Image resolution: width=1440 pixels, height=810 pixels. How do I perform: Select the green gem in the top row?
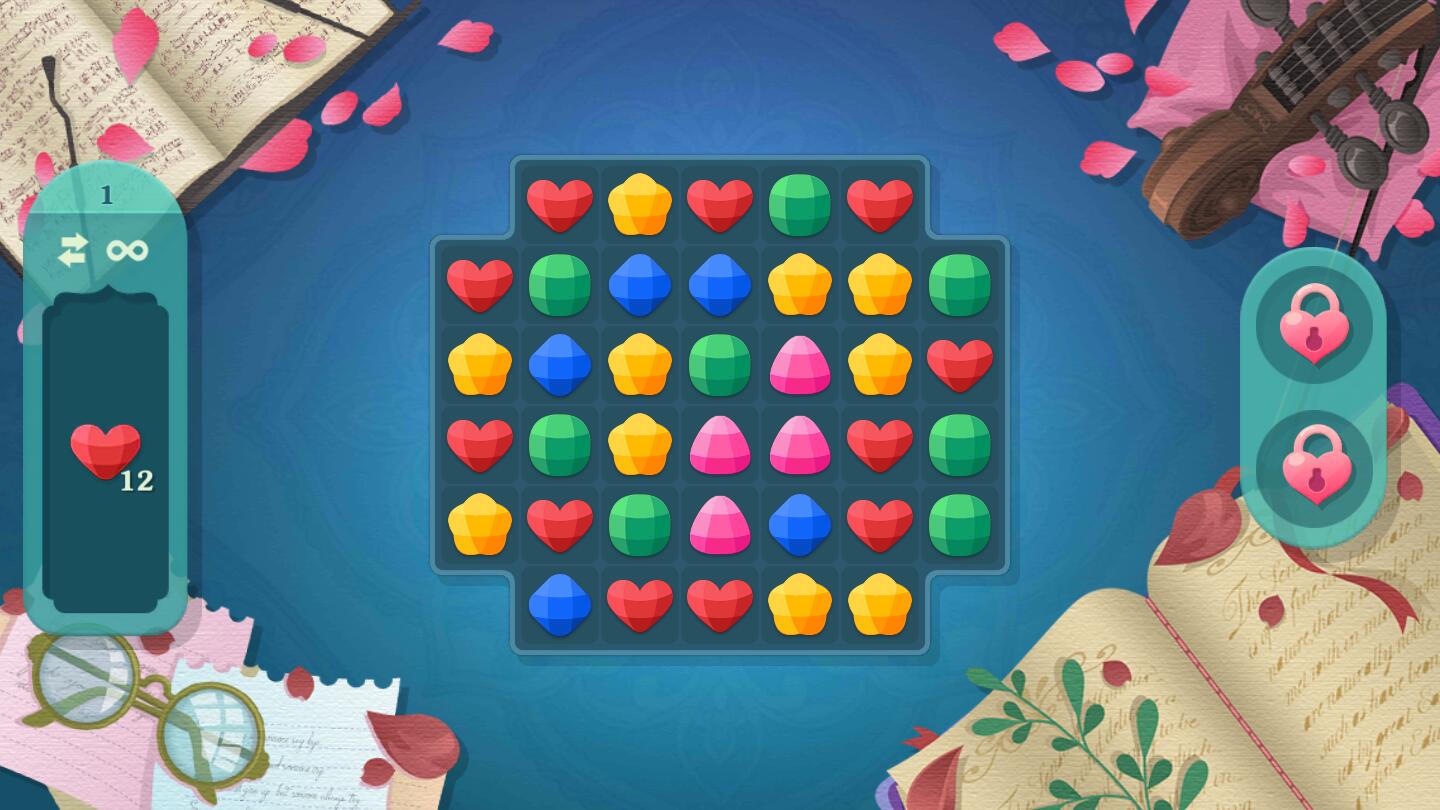(799, 203)
